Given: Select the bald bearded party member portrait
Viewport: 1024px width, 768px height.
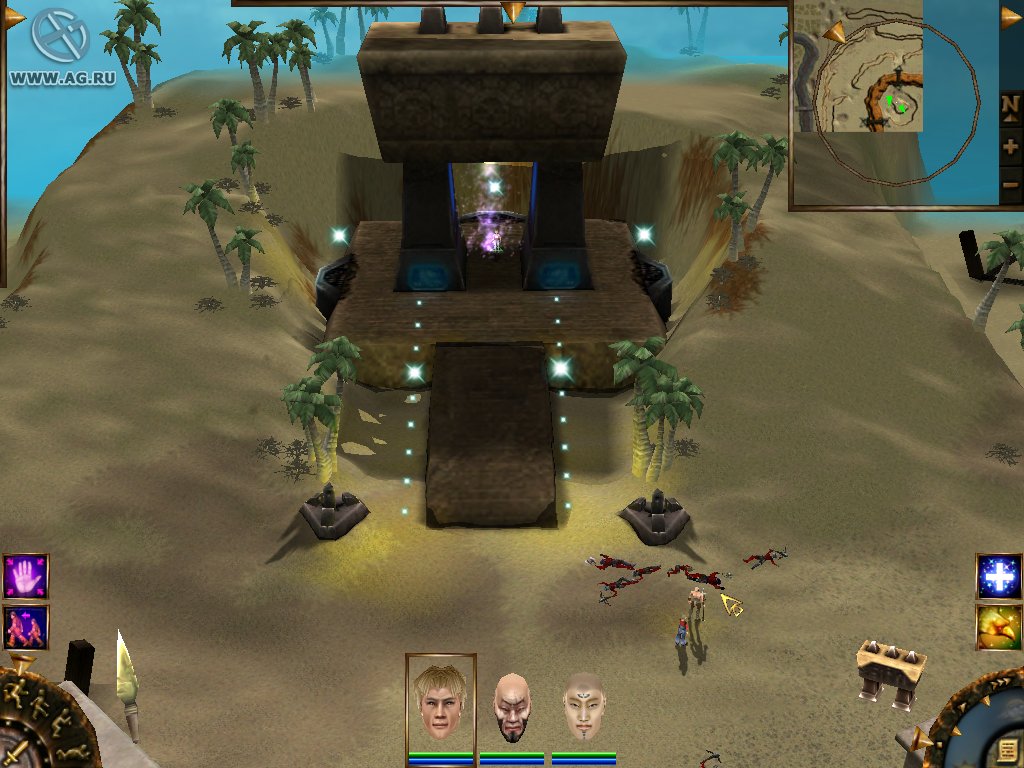Looking at the screenshot, I should coord(511,707).
